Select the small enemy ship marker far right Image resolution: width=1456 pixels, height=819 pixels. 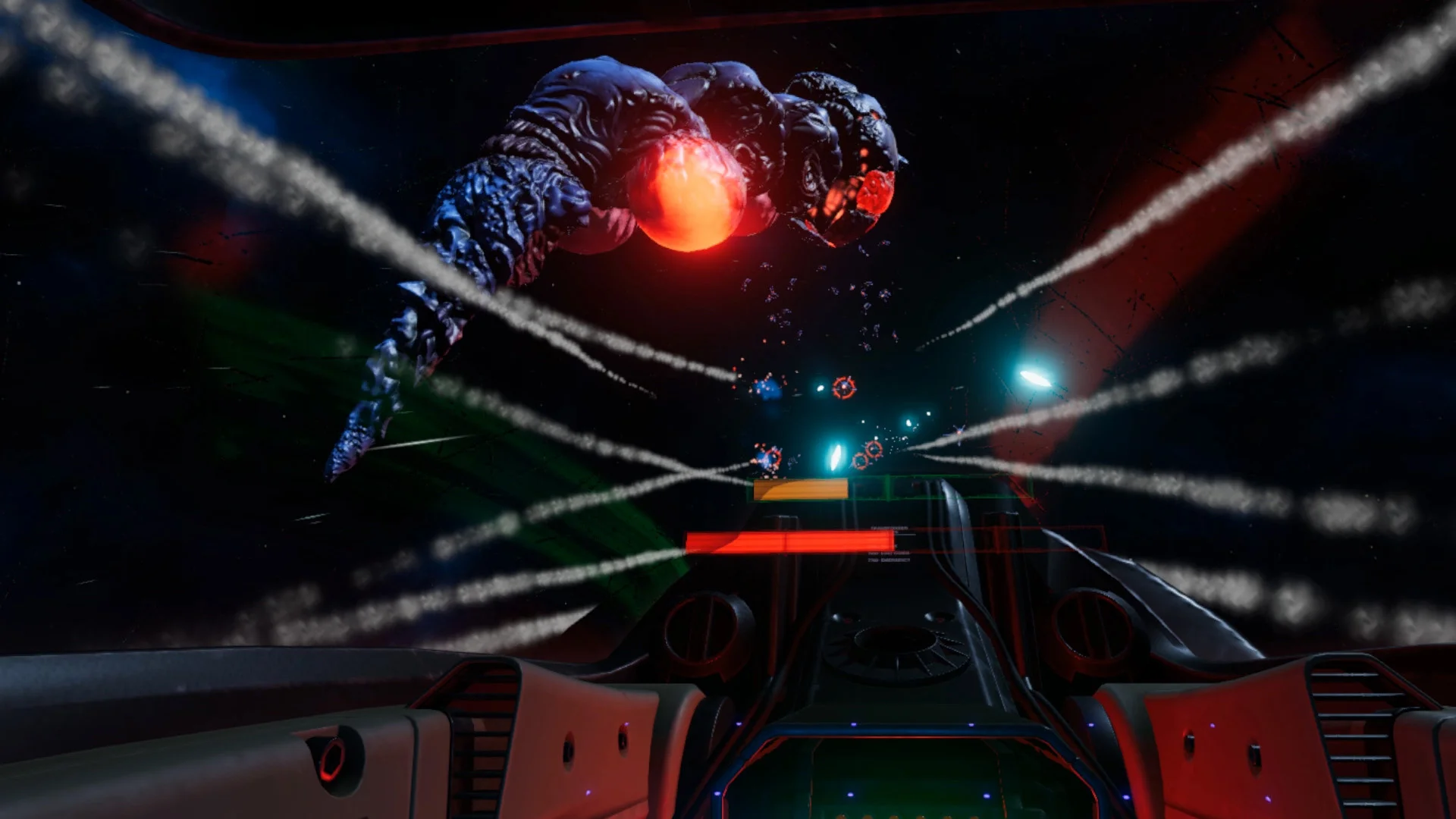click(x=959, y=432)
